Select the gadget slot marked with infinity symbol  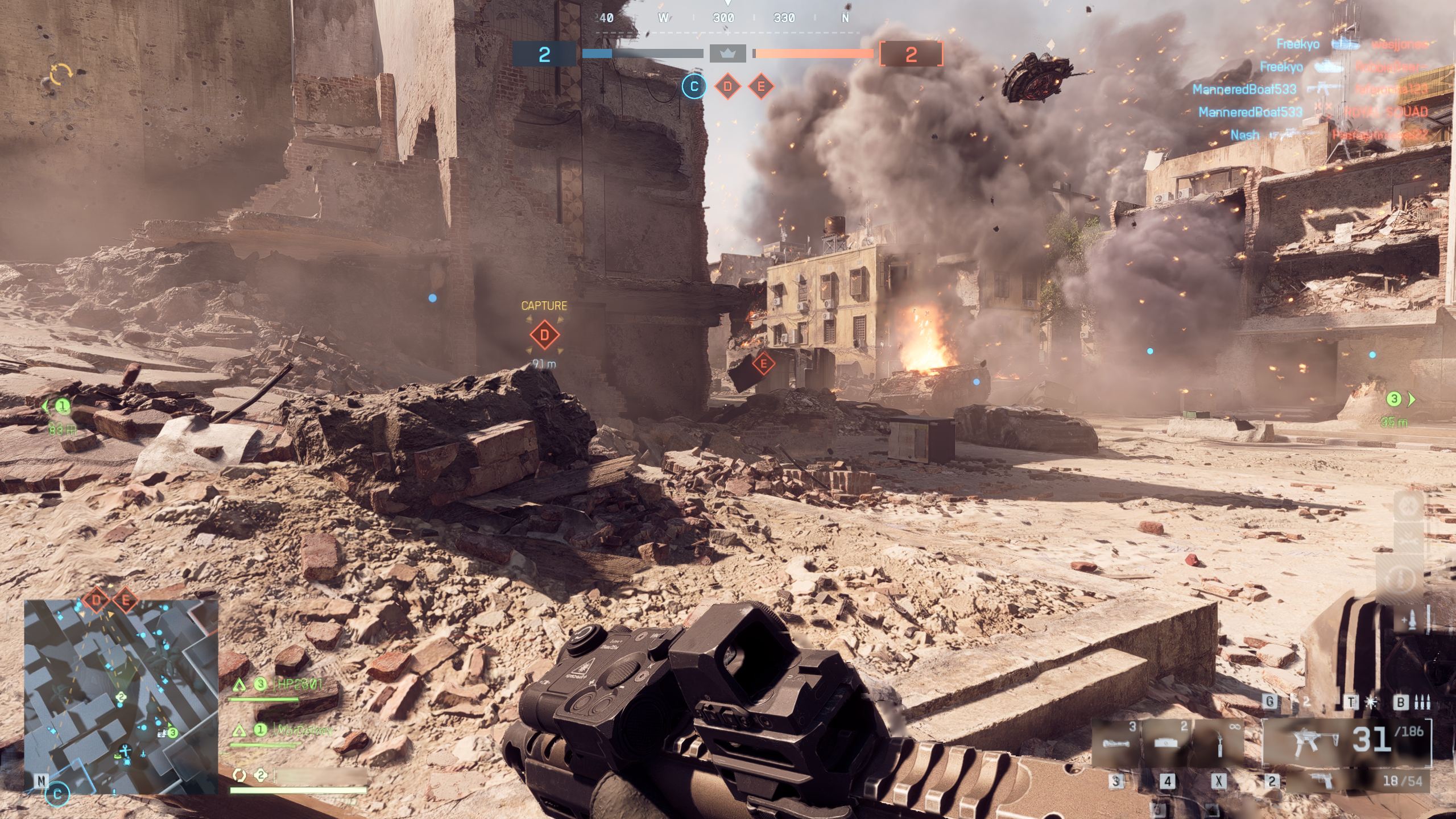point(1218,742)
